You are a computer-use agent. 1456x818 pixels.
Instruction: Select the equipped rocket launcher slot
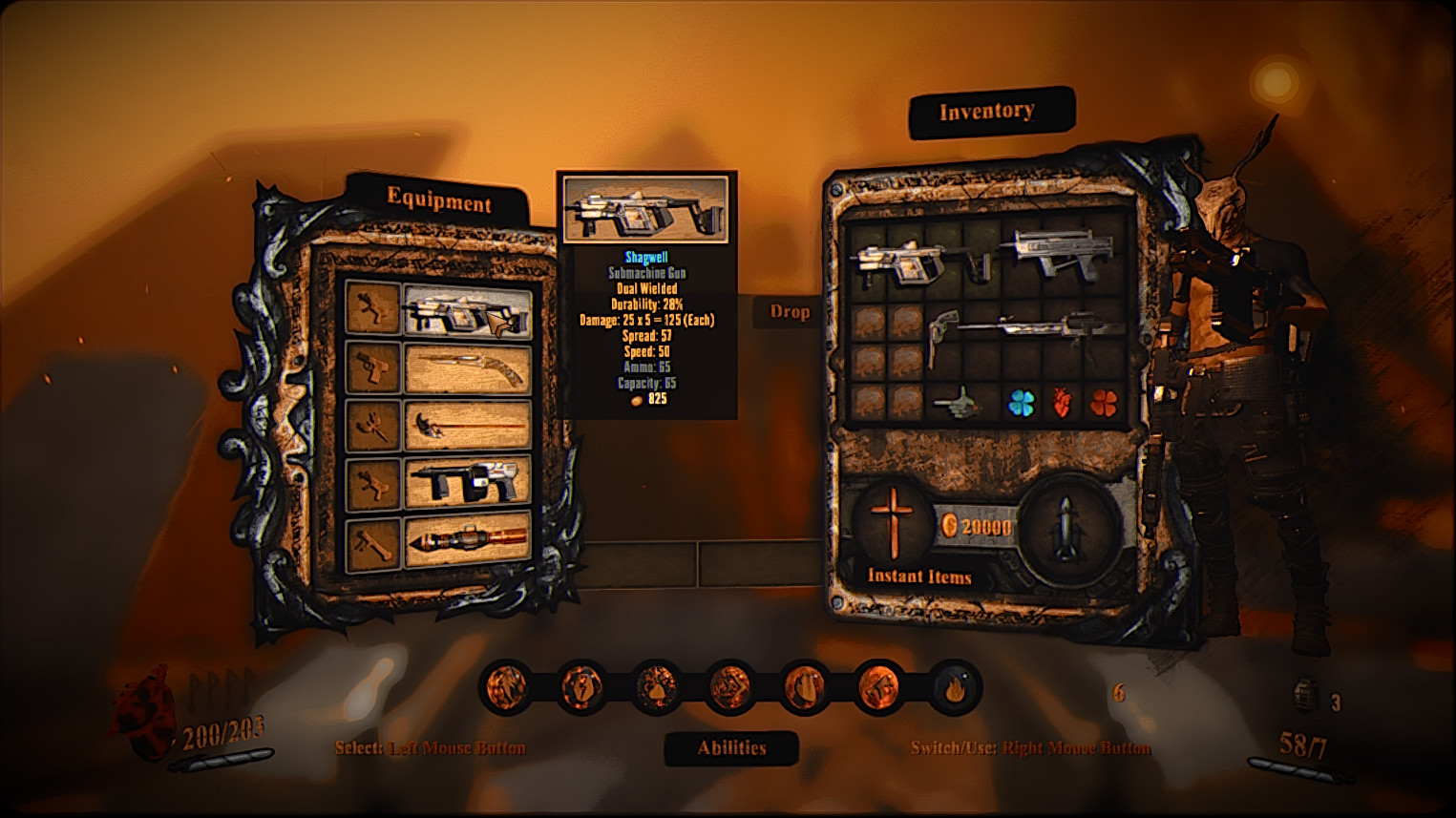tap(467, 541)
